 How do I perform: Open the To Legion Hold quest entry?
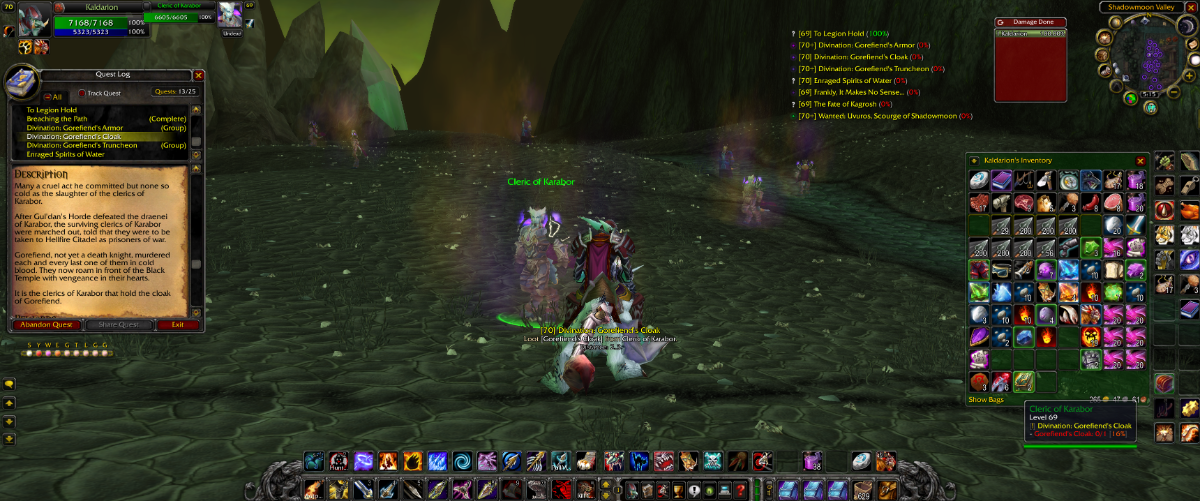[52, 110]
